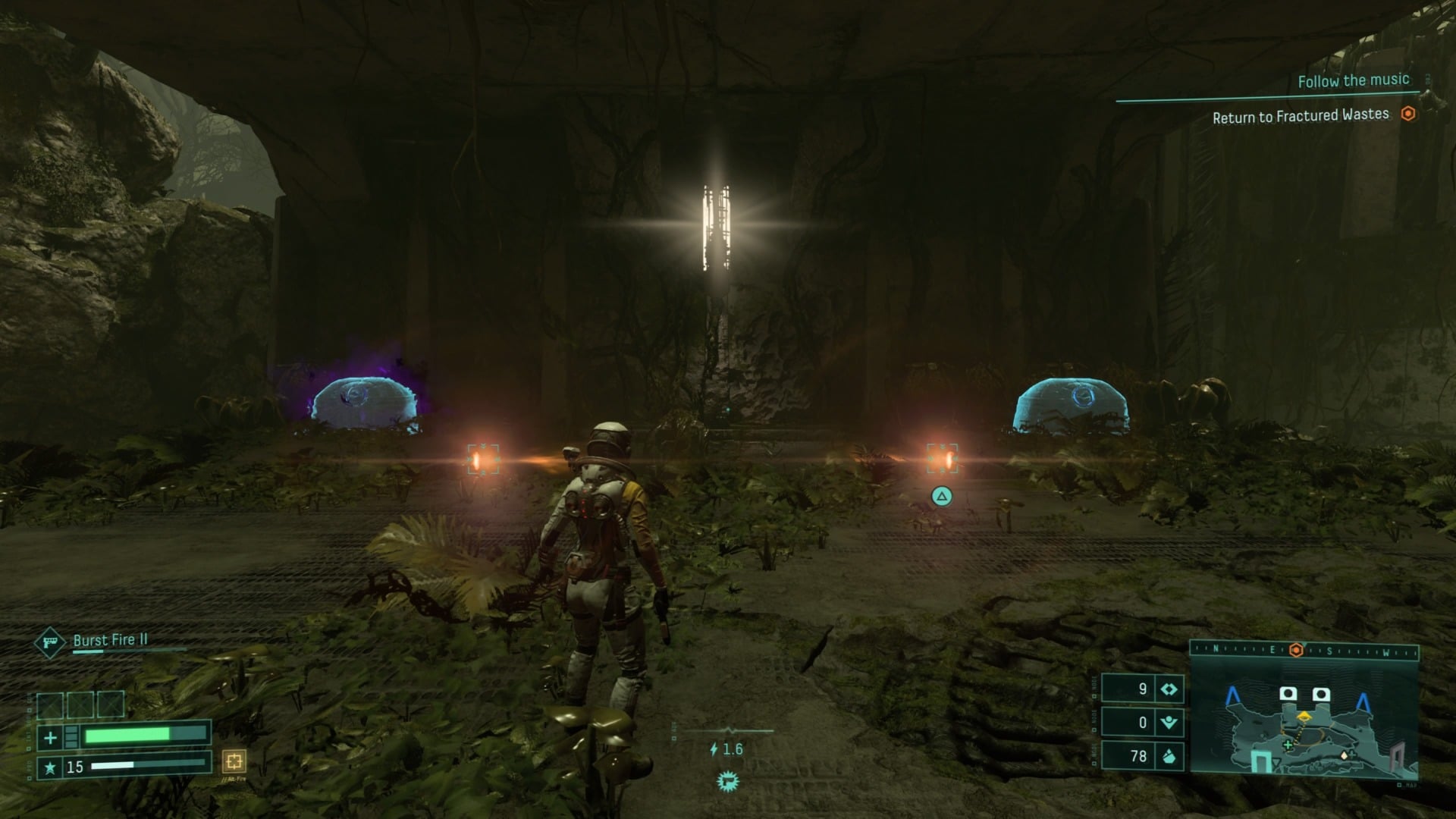Toggle the first empty weapon trait slot
The width and height of the screenshot is (1456, 819).
tap(51, 704)
